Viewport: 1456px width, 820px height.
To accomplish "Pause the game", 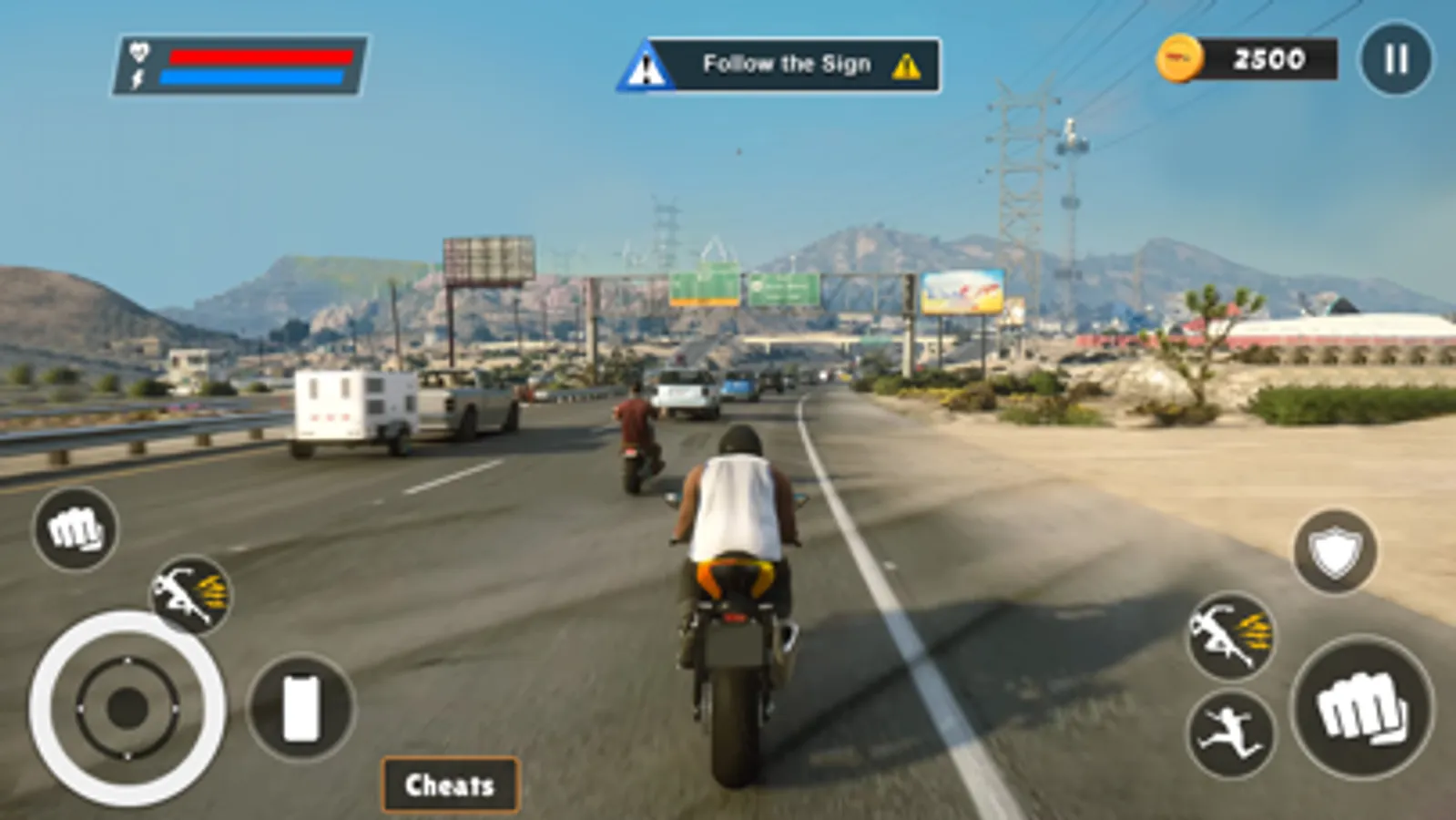I will tap(1394, 60).
